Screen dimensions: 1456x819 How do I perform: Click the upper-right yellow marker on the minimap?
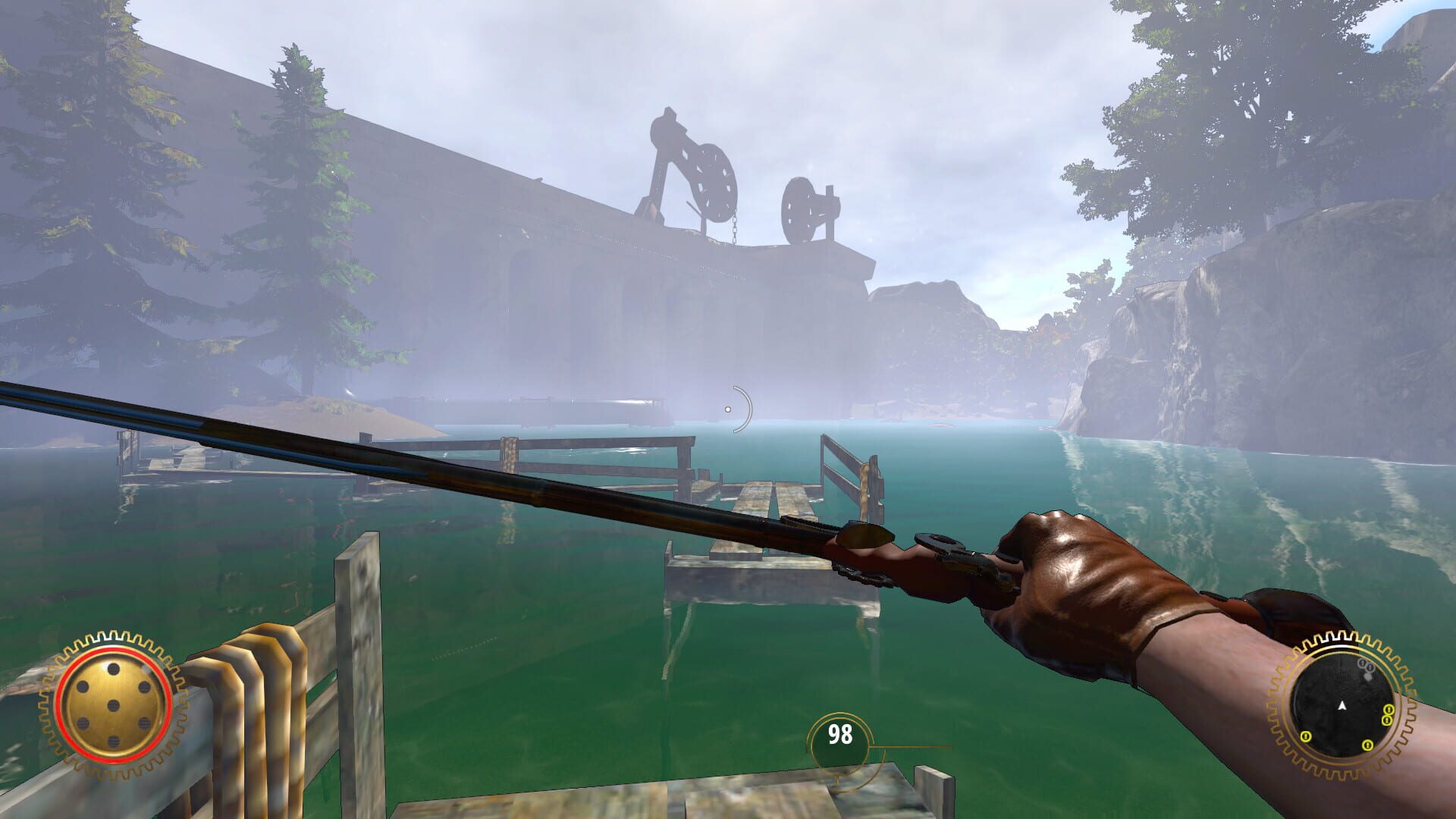coord(1389,711)
